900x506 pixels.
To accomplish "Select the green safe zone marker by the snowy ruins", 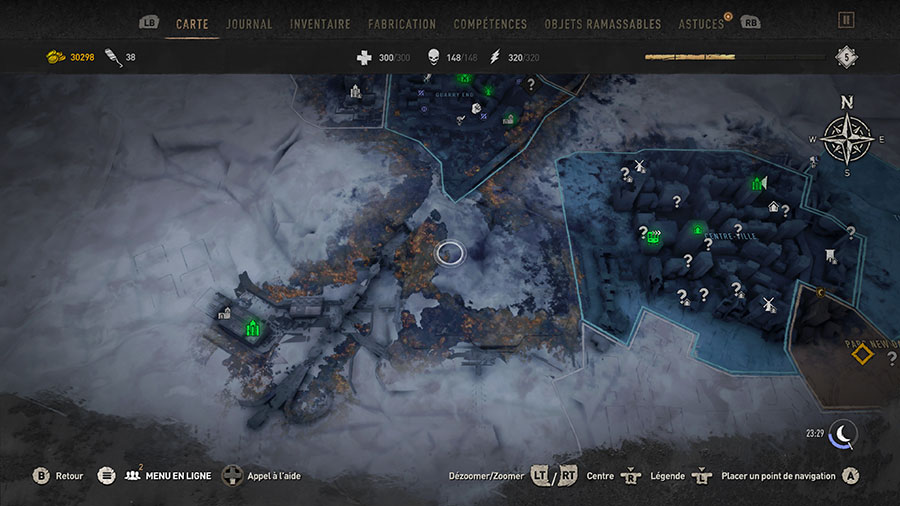I will (x=253, y=327).
